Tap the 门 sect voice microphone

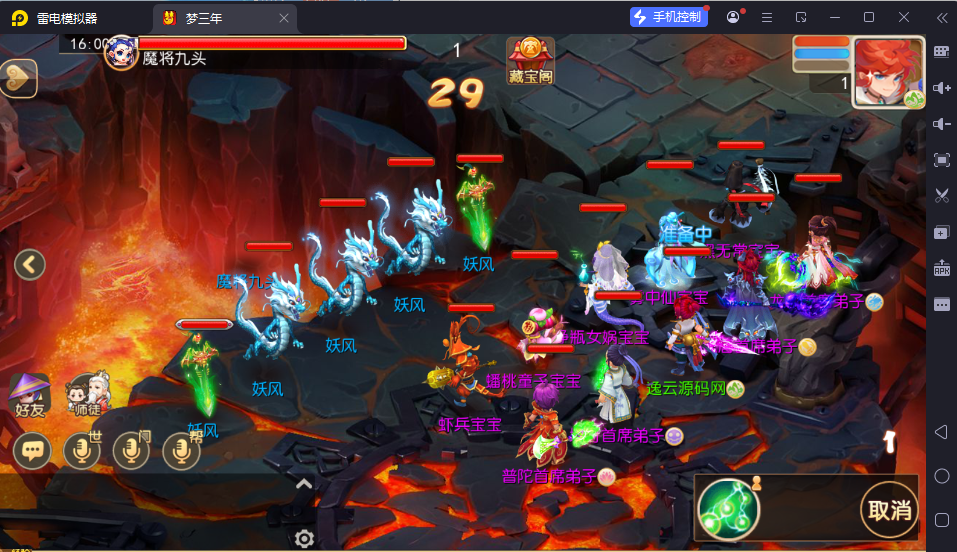[132, 451]
